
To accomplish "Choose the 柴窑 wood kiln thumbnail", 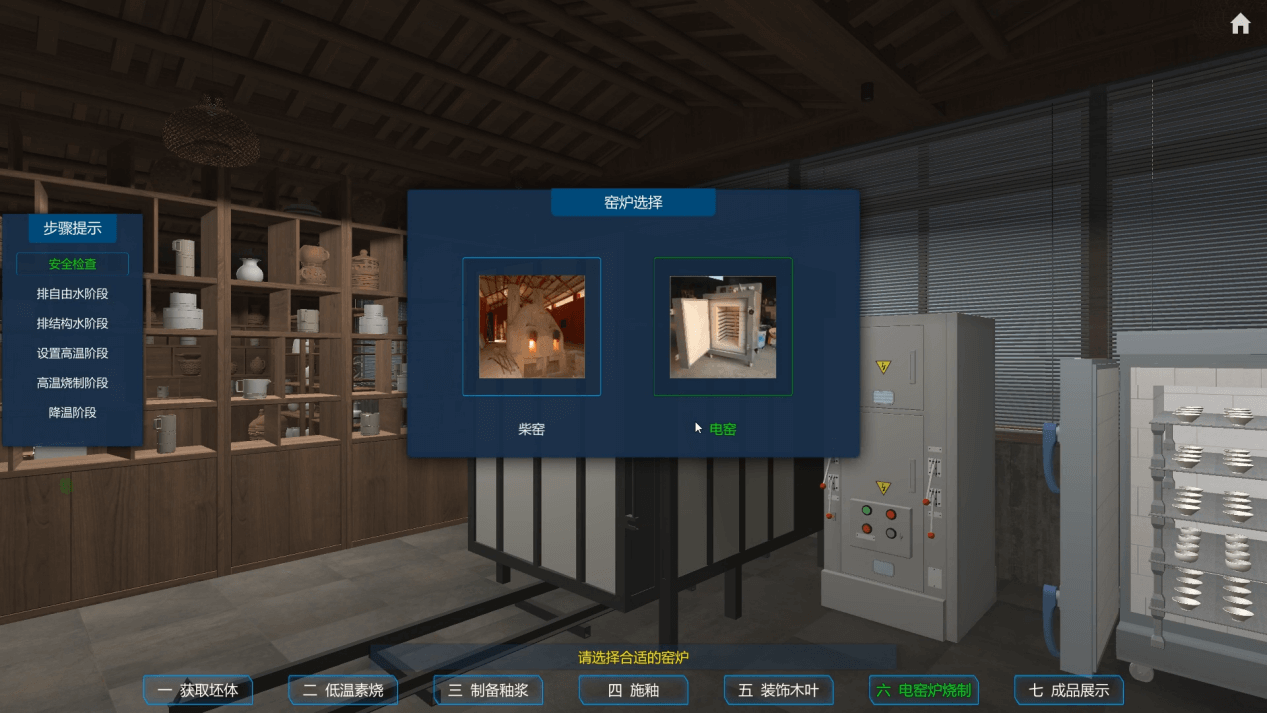I will click(x=531, y=327).
